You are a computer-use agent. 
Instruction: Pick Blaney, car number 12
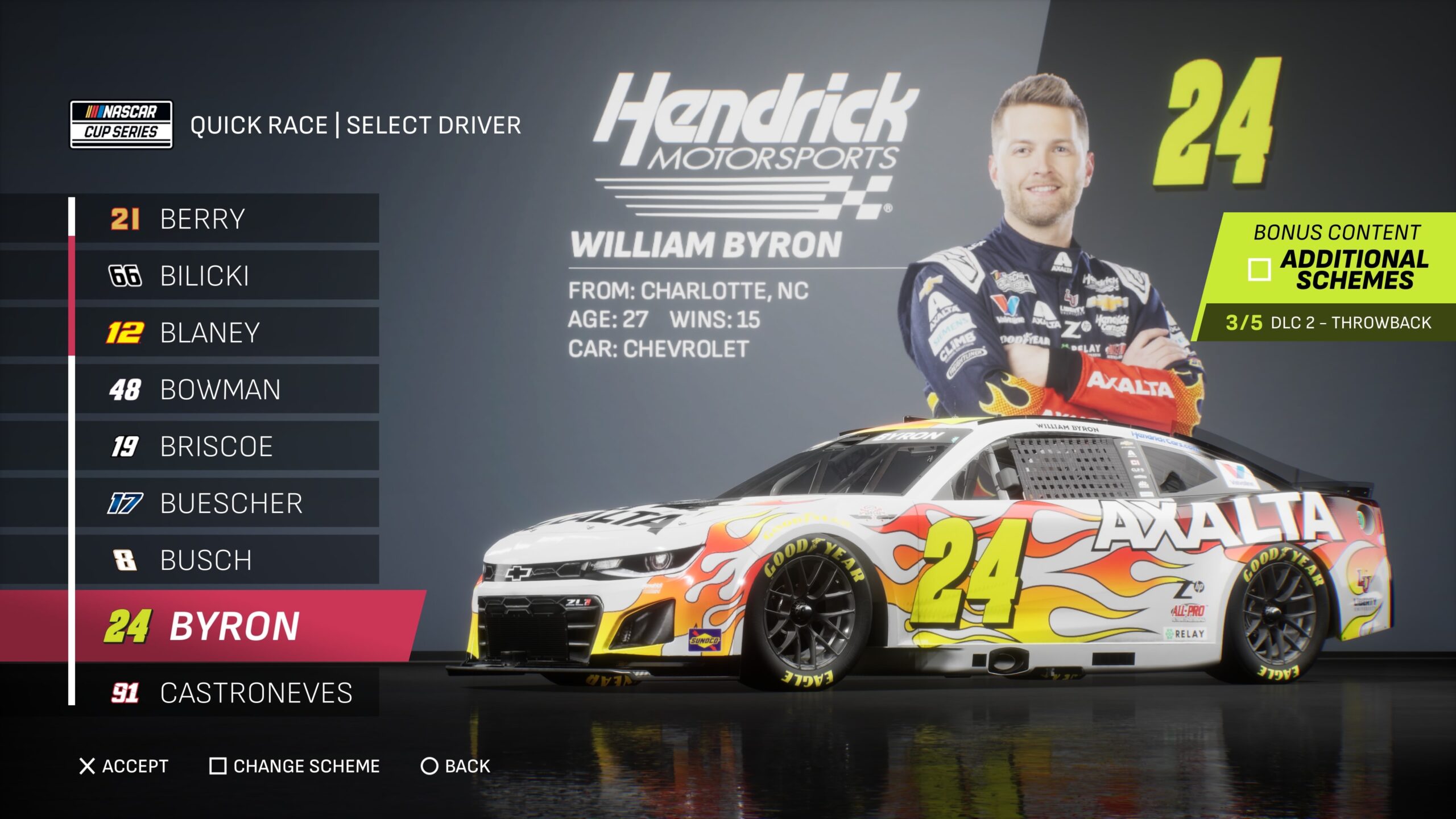pos(227,333)
